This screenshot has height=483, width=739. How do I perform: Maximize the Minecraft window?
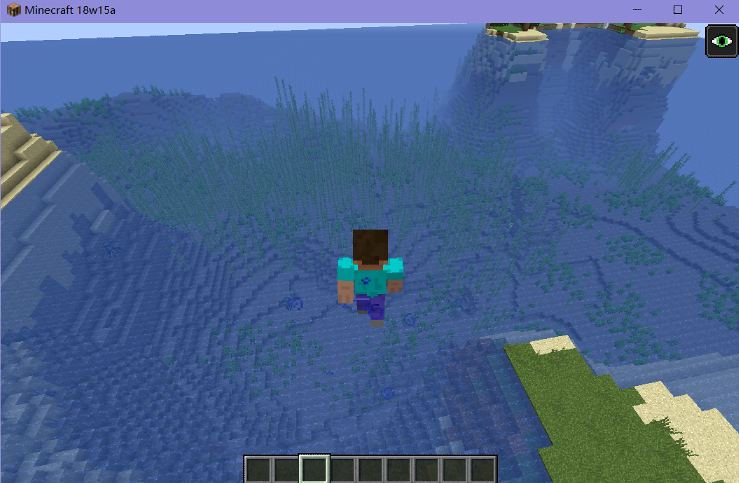tap(677, 9)
